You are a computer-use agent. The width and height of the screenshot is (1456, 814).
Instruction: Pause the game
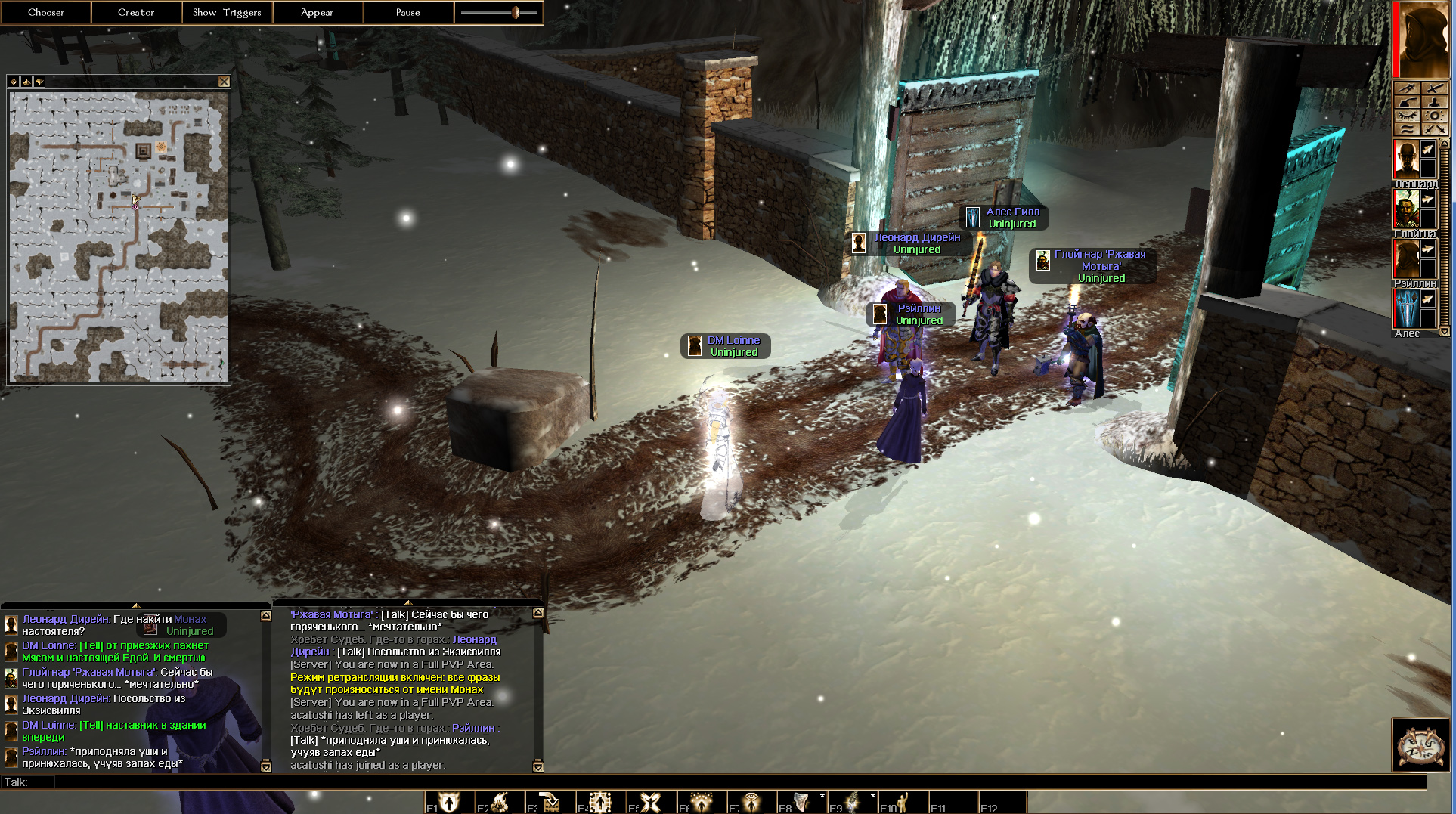[408, 12]
